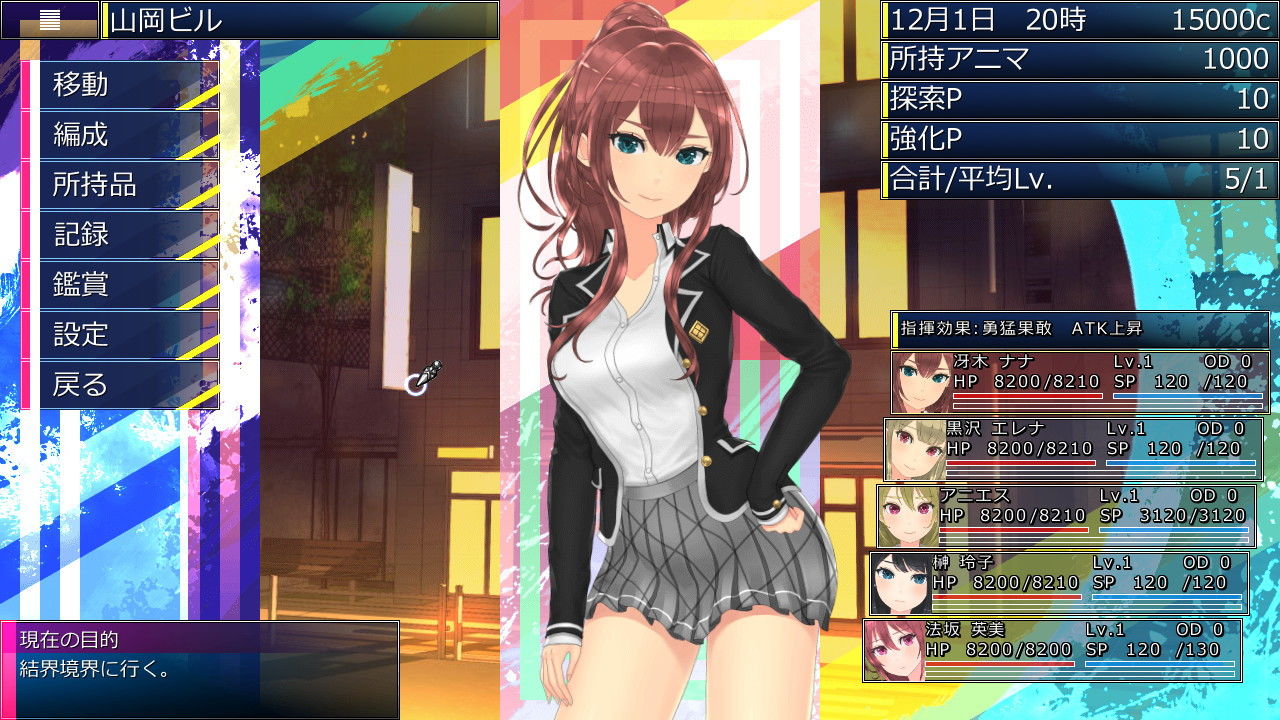Image resolution: width=1280 pixels, height=720 pixels.
Task: Click the 現在の目的 objective panel
Action: pos(200,668)
